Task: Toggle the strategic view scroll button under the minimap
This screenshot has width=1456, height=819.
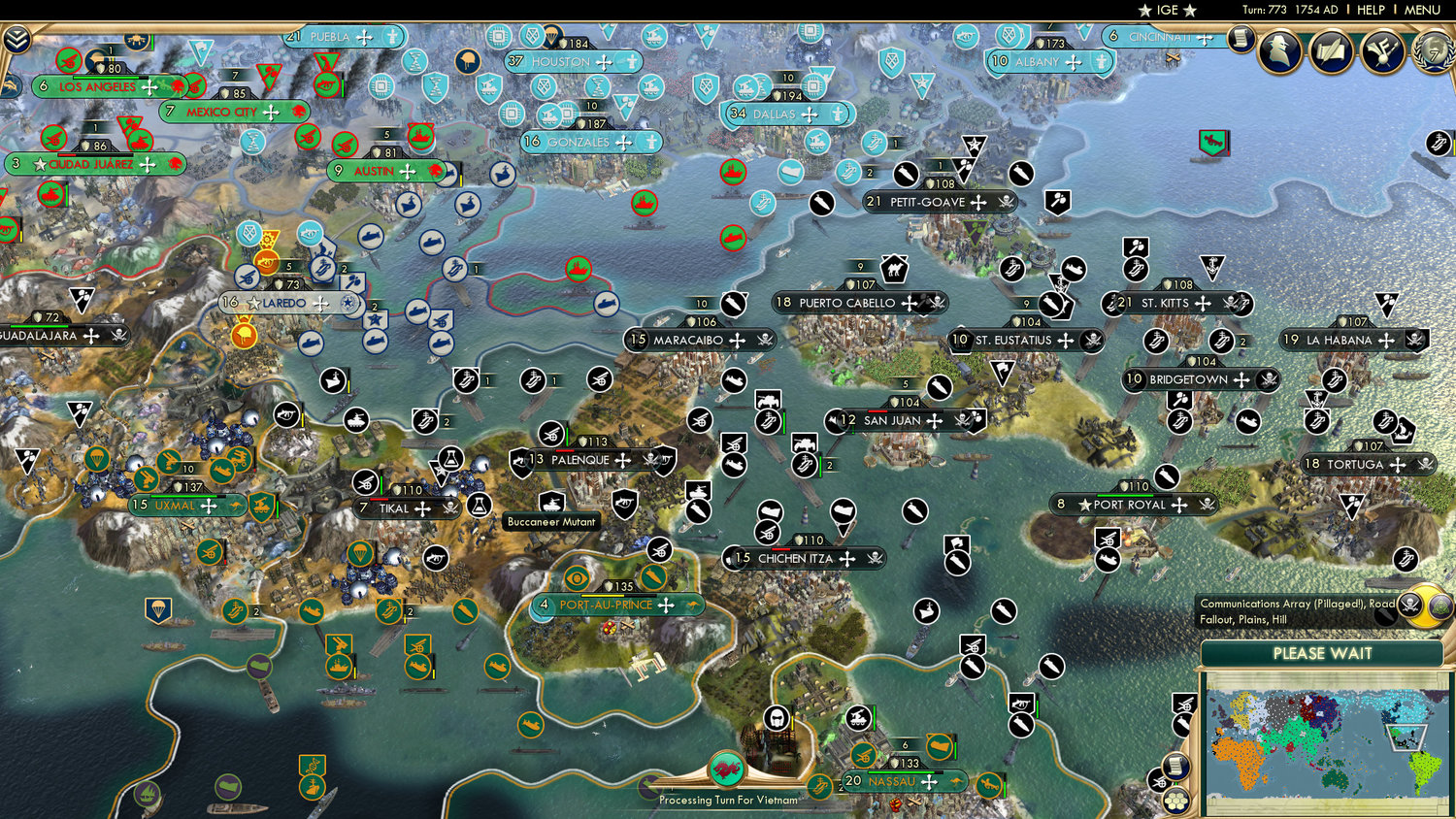Action: [x=1175, y=765]
